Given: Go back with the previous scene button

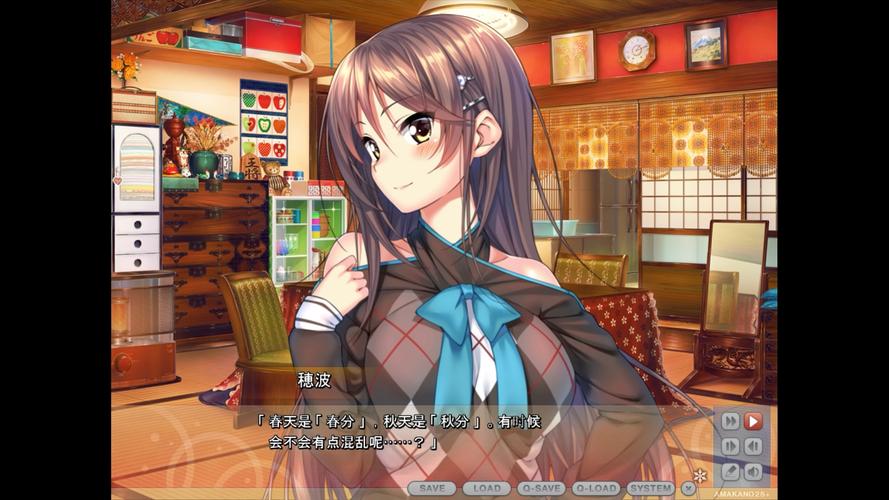Looking at the screenshot, I should [x=753, y=446].
